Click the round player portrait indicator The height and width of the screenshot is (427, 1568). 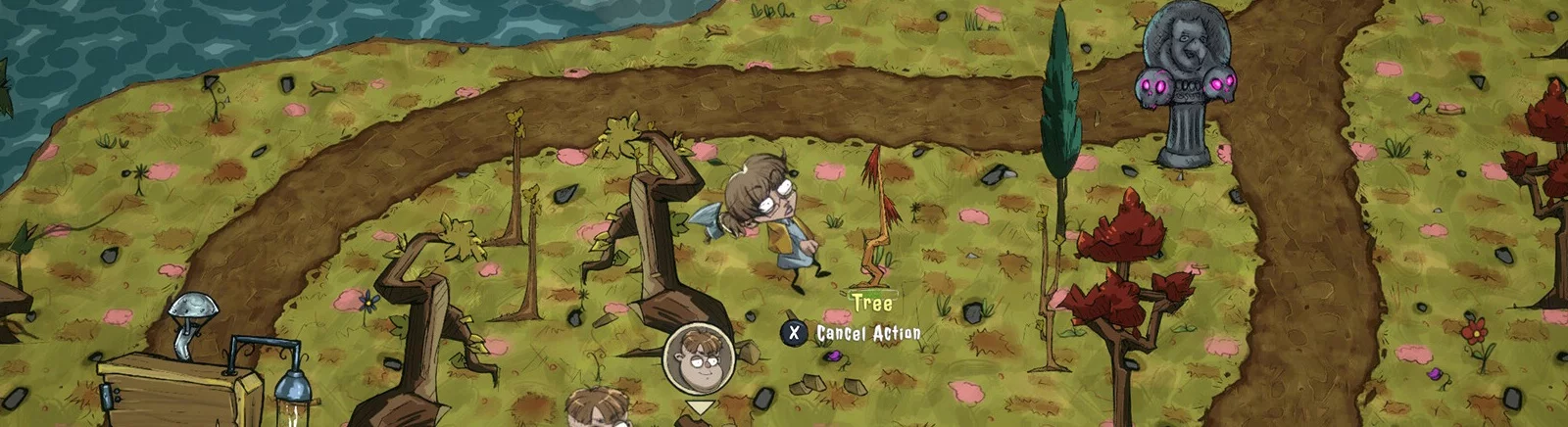[699, 357]
